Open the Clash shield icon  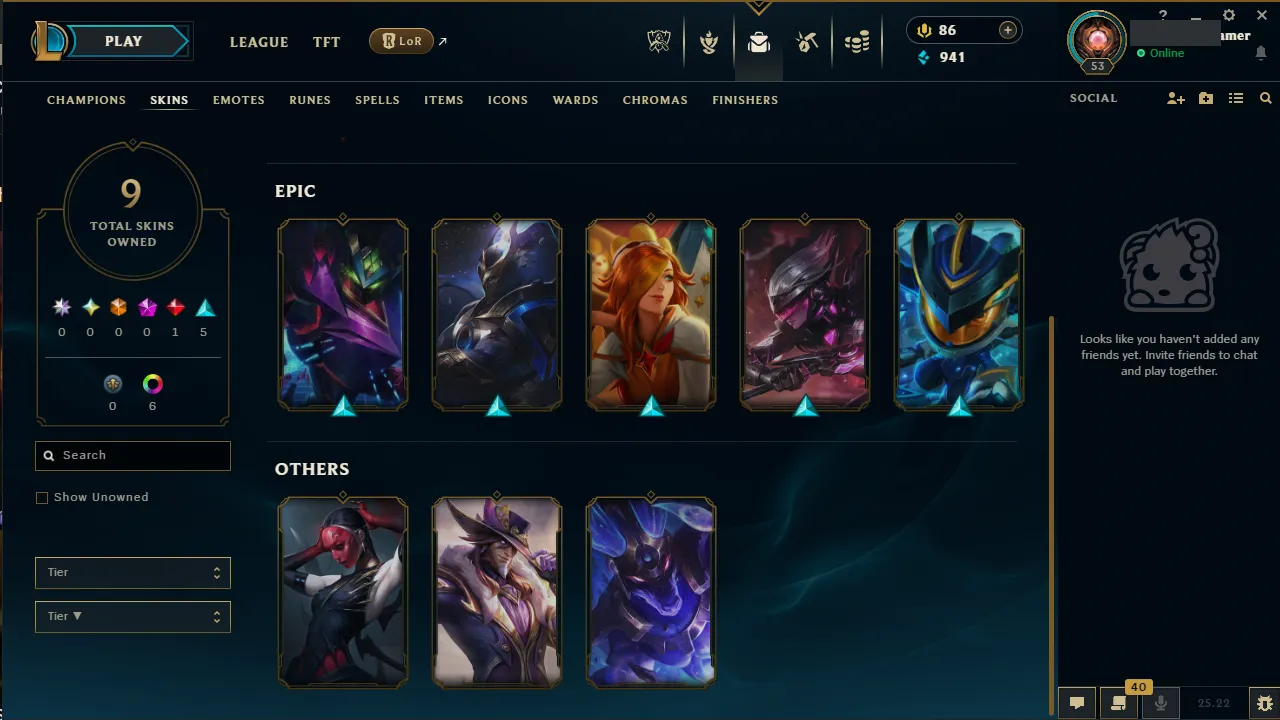click(708, 42)
